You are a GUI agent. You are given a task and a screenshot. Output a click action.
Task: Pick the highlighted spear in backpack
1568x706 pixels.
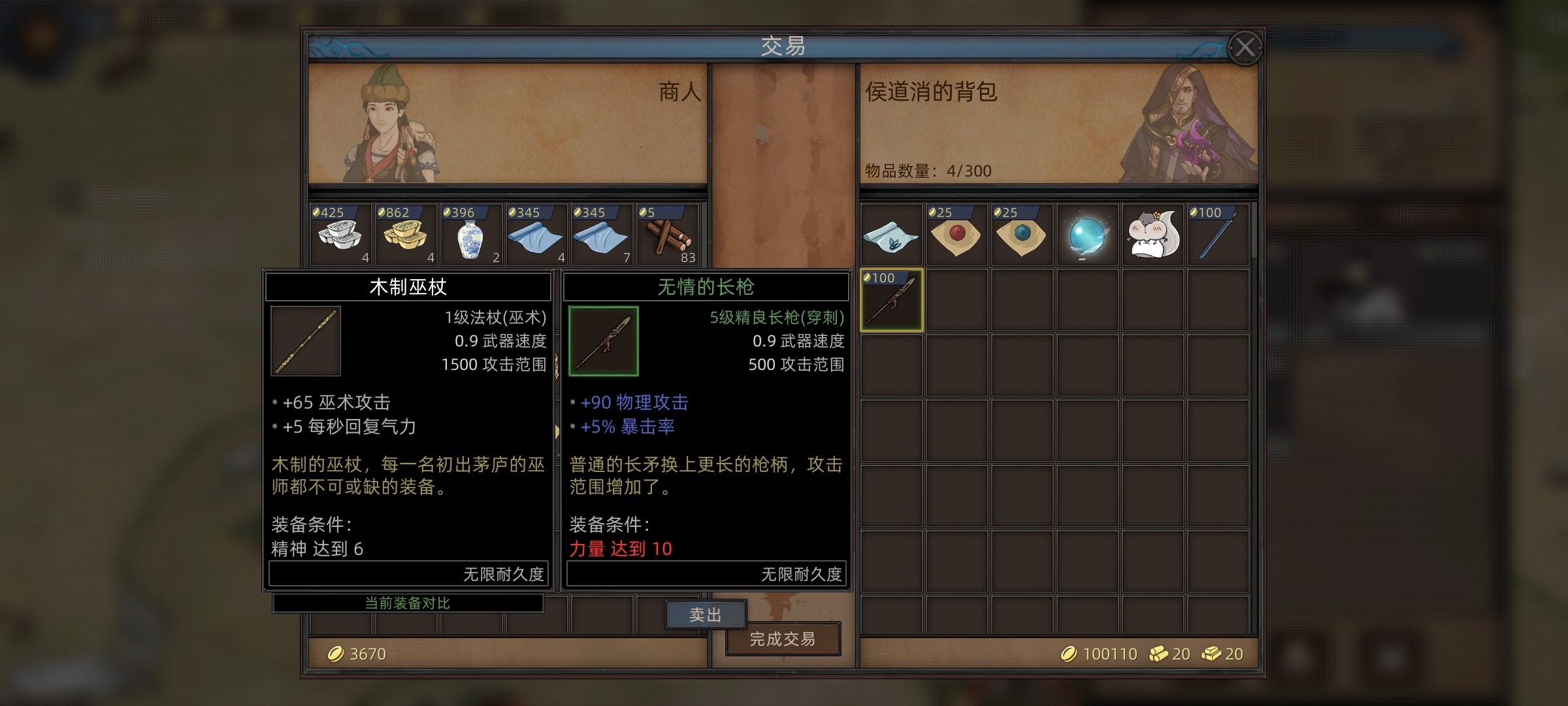click(x=891, y=301)
